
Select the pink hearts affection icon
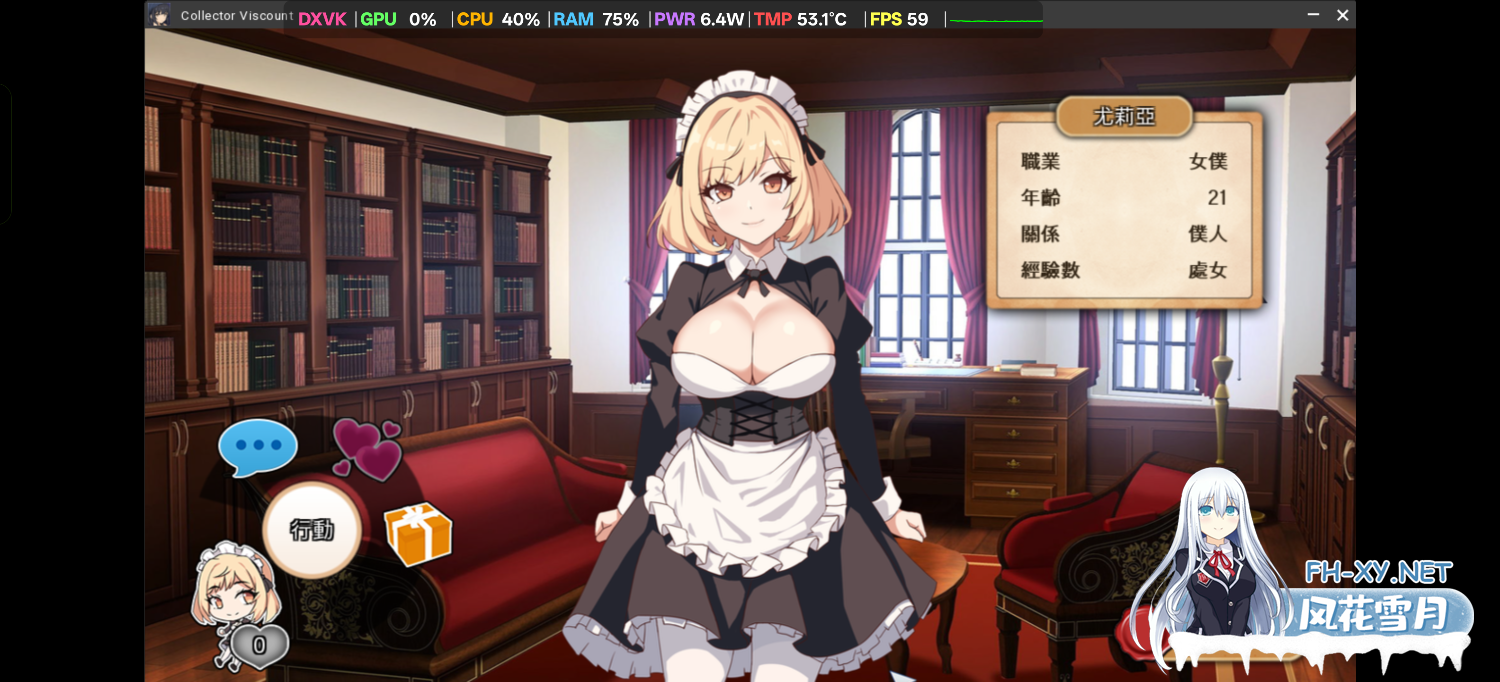[x=366, y=448]
